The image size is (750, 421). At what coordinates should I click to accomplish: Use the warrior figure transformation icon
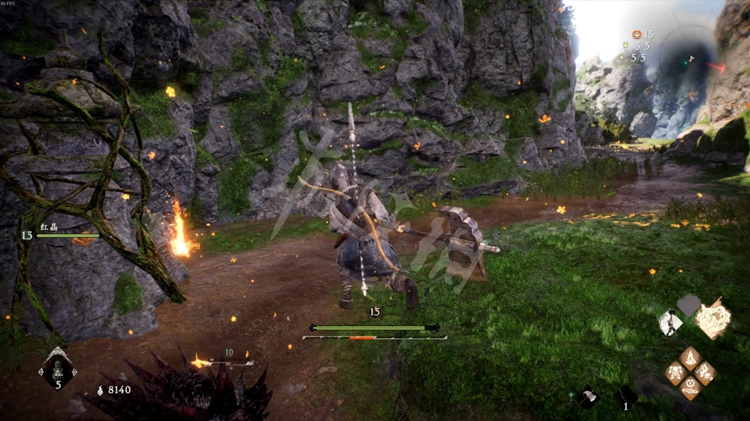(x=670, y=322)
